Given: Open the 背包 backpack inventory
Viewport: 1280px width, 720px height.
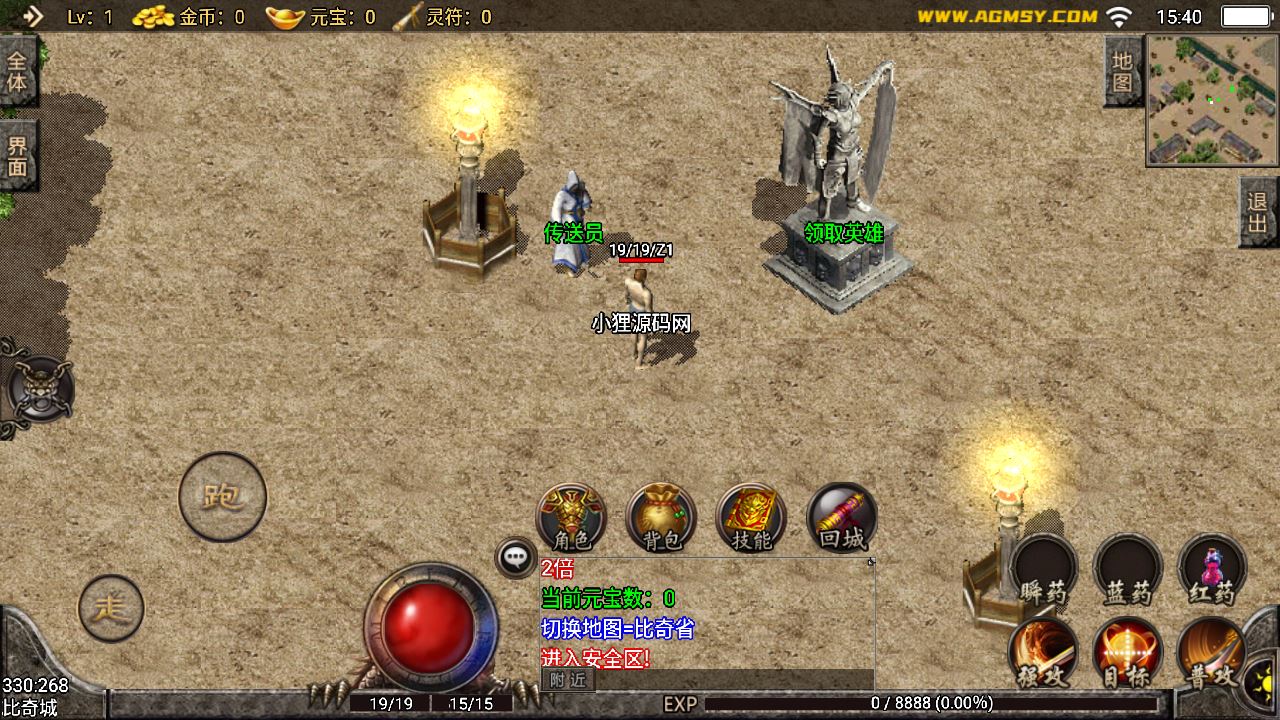Looking at the screenshot, I should pos(661,518).
